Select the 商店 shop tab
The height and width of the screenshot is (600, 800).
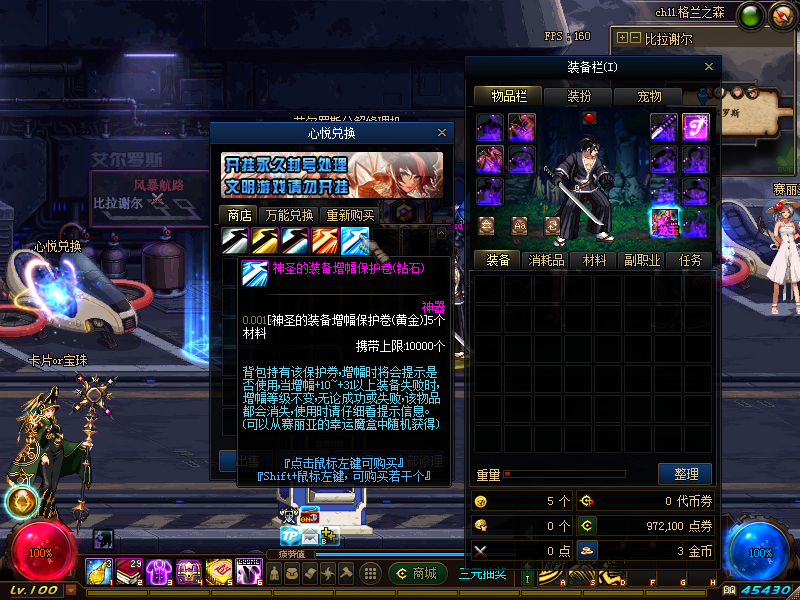tap(239, 215)
